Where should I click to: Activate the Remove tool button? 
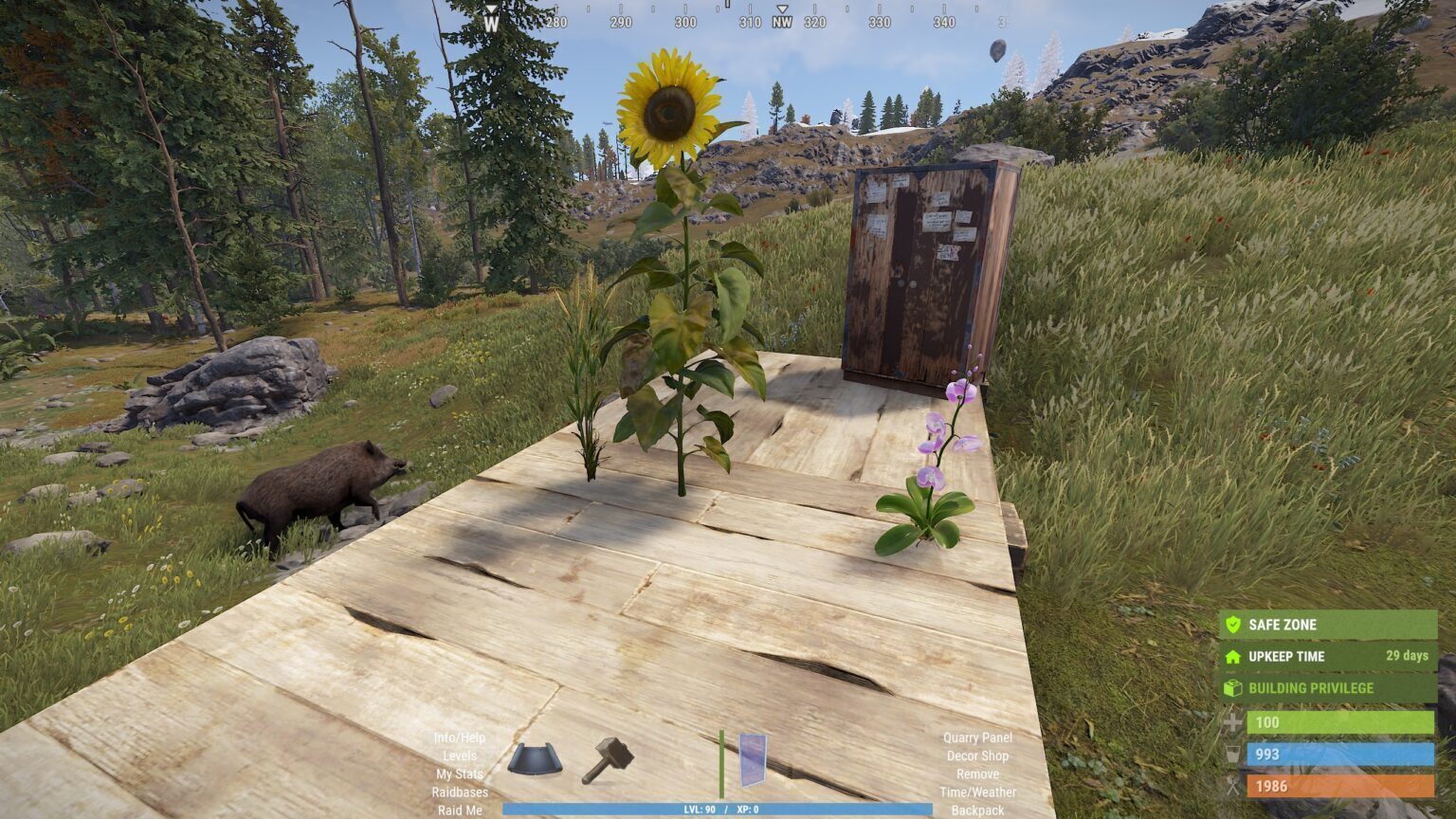click(977, 773)
